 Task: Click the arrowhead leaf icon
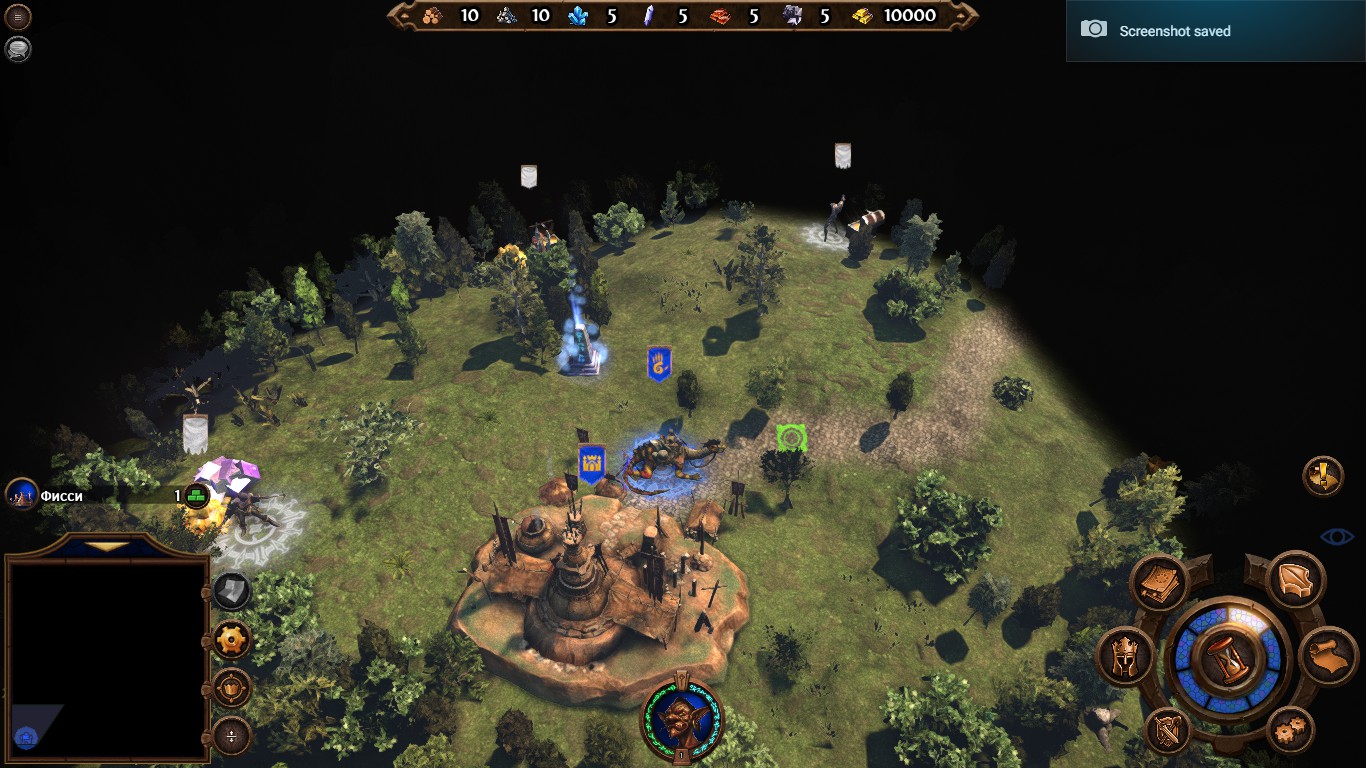point(1296,580)
